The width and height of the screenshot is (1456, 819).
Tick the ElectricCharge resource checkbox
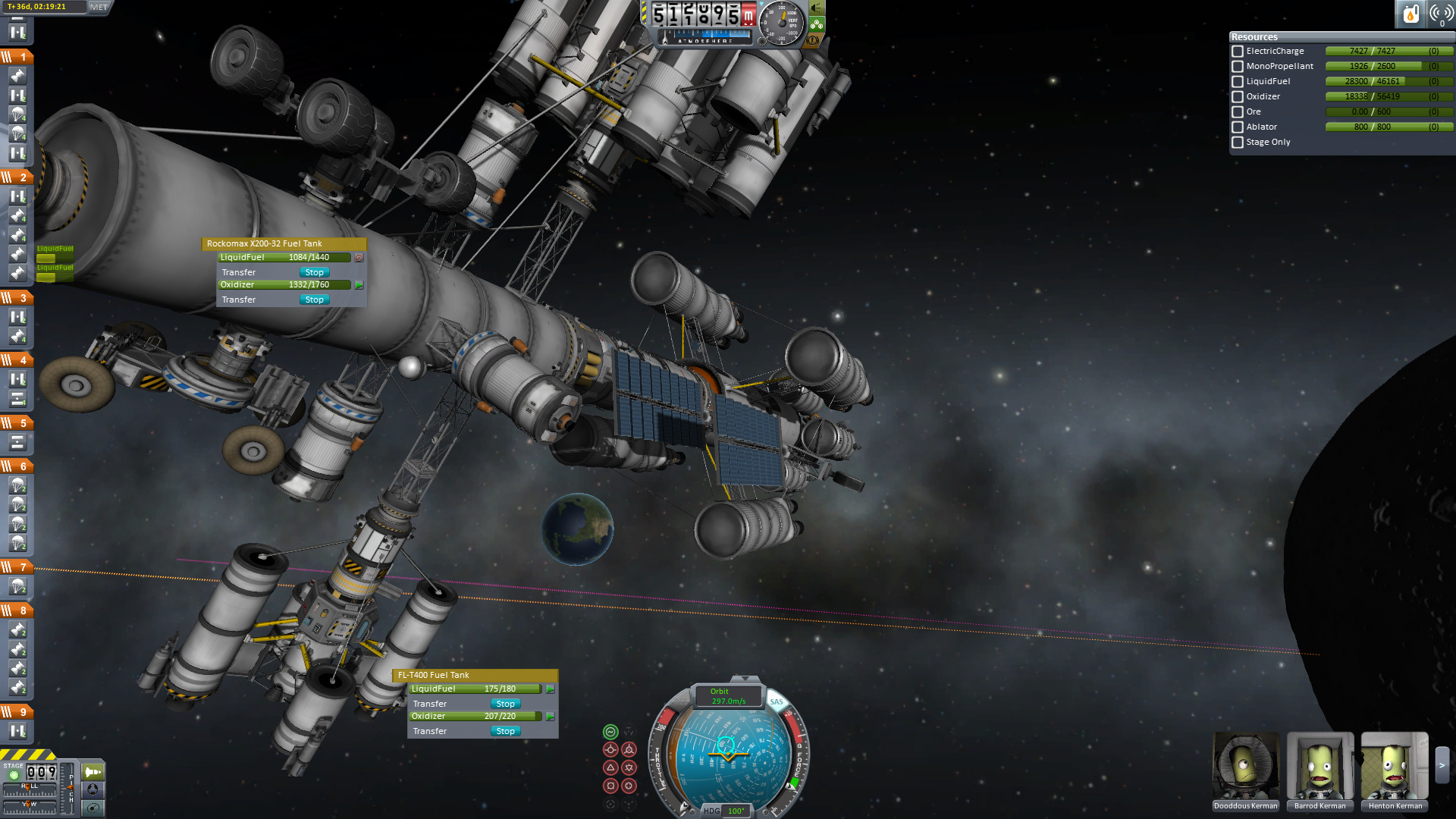(1238, 52)
